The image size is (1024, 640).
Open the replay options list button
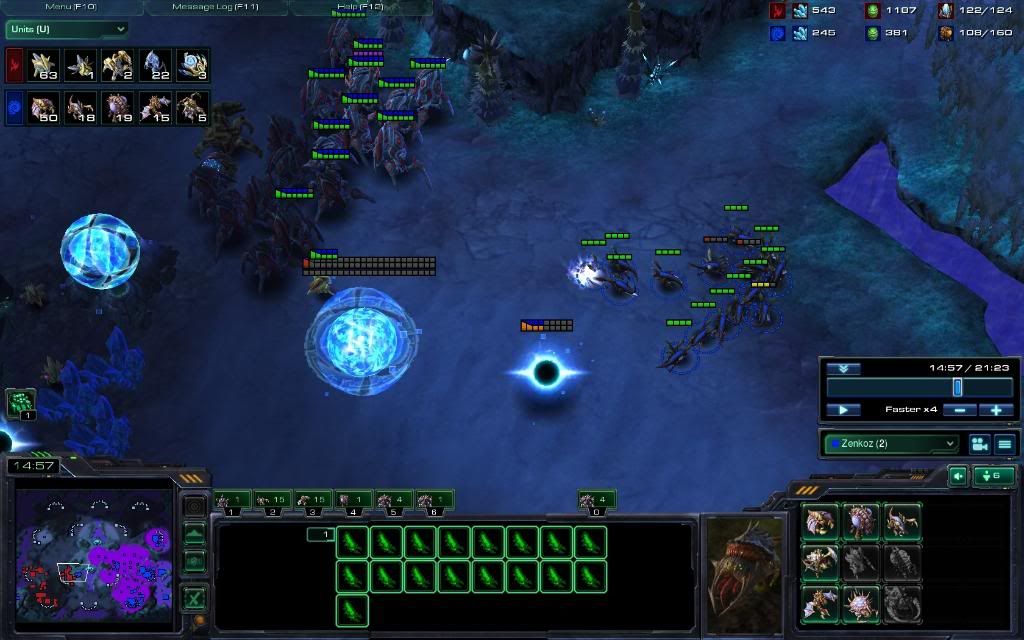[1005, 444]
